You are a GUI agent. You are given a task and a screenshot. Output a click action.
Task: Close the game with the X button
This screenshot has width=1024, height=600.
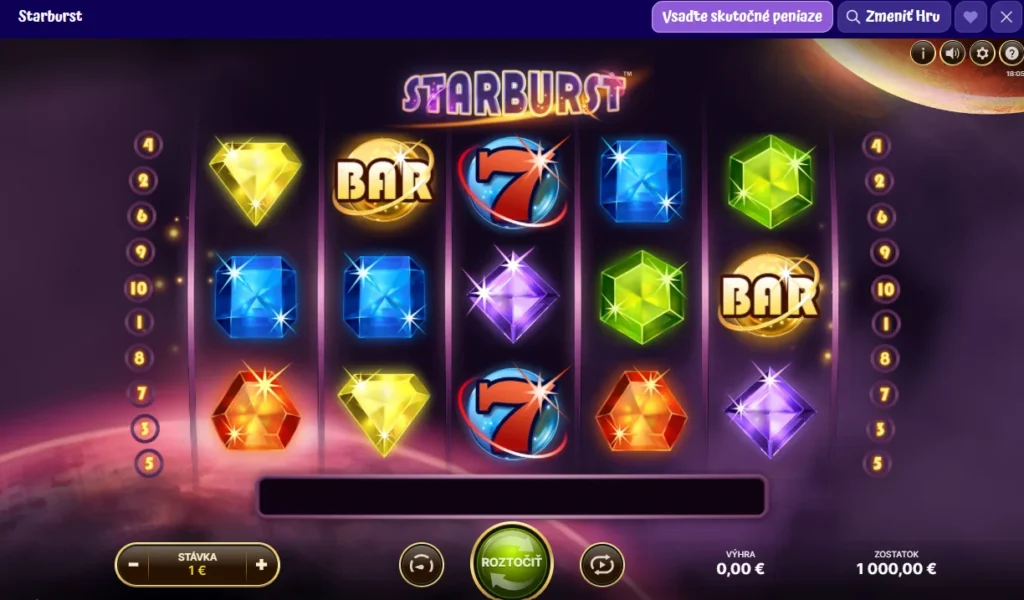1006,17
